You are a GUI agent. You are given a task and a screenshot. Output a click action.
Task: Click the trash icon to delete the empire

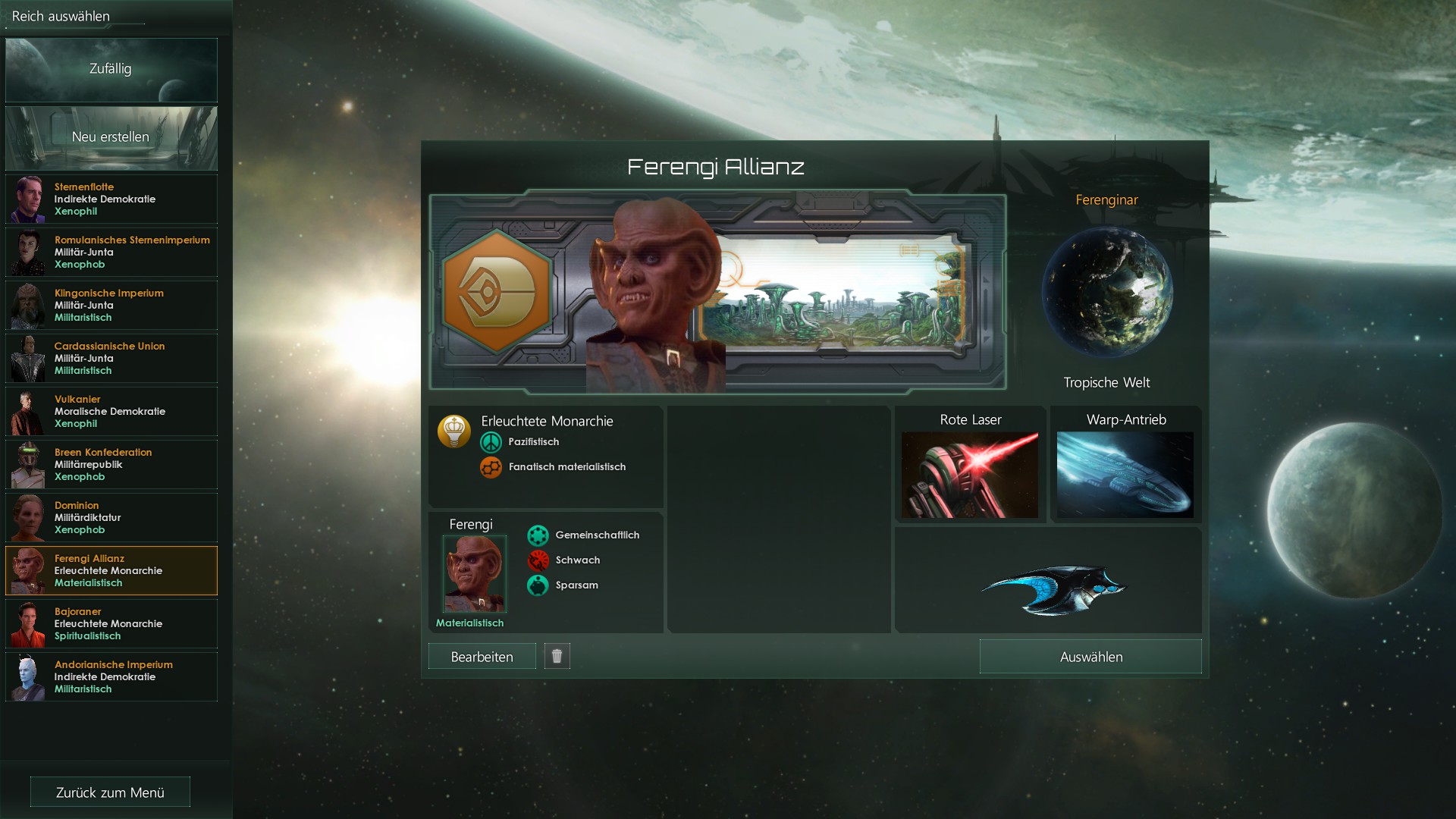557,655
